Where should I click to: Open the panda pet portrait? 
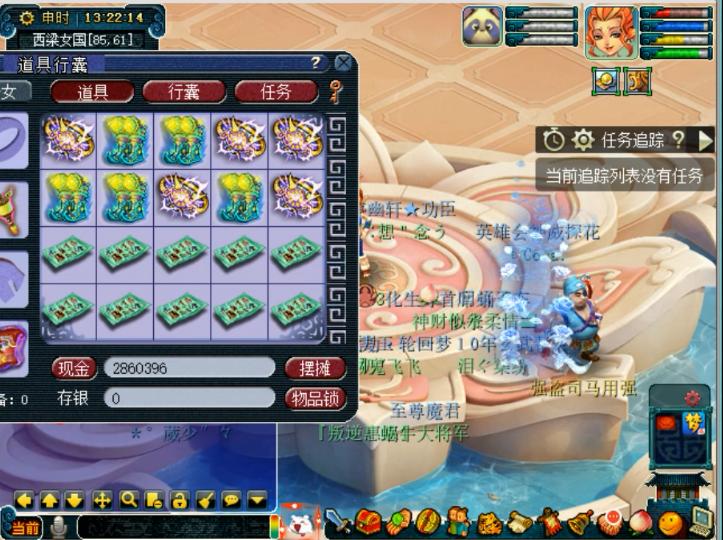(482, 26)
